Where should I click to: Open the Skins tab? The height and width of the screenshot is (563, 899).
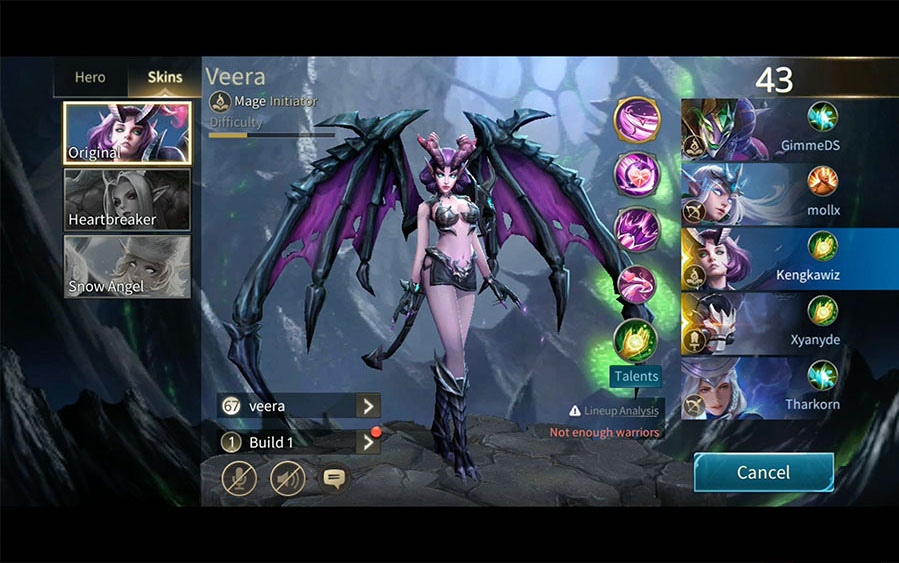click(165, 77)
